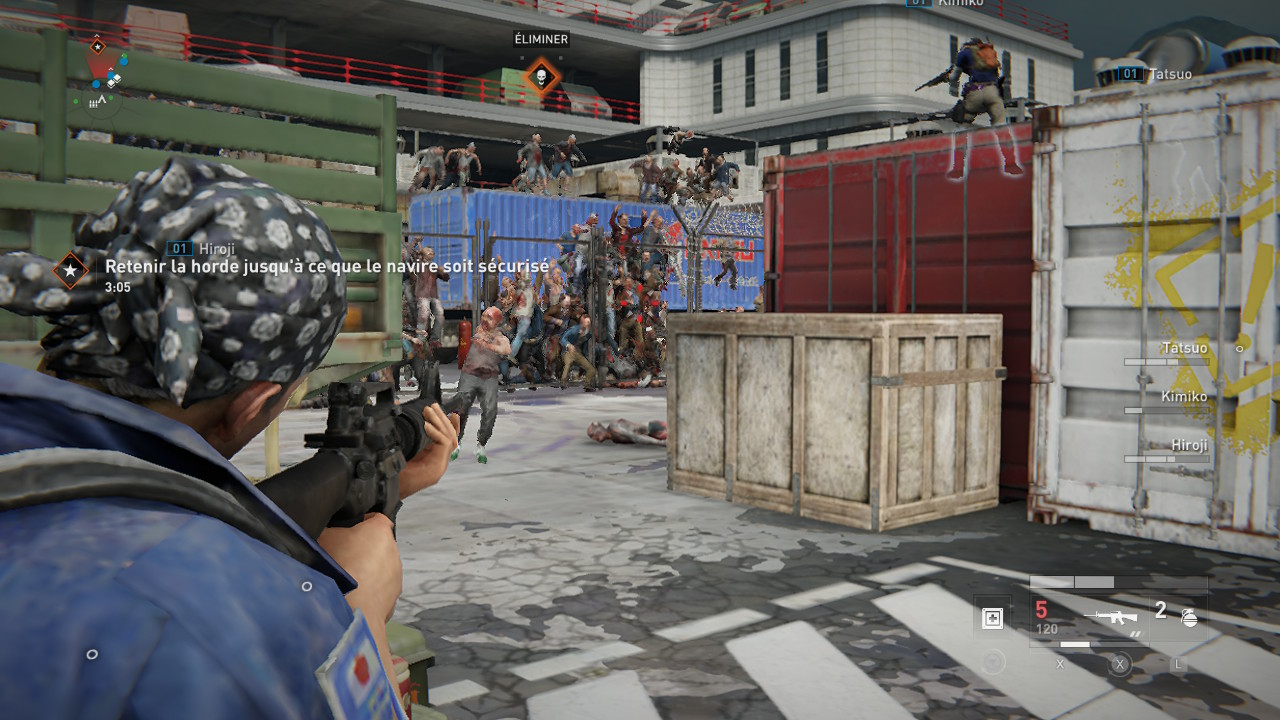Choose the assault rifle weapon slot
This screenshot has width=1280, height=720.
[x=1112, y=616]
